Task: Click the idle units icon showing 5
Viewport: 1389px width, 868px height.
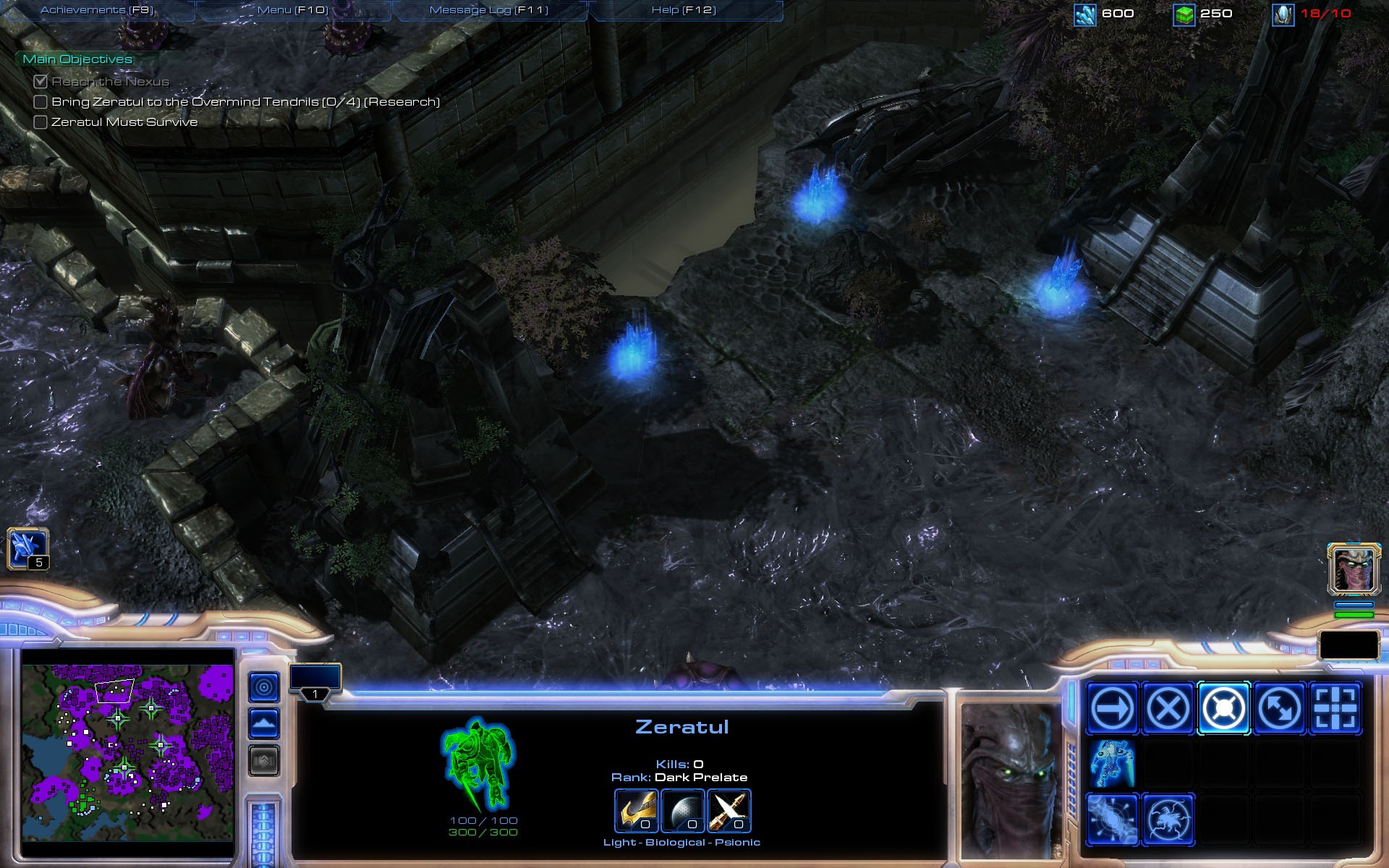Action: coord(27,548)
